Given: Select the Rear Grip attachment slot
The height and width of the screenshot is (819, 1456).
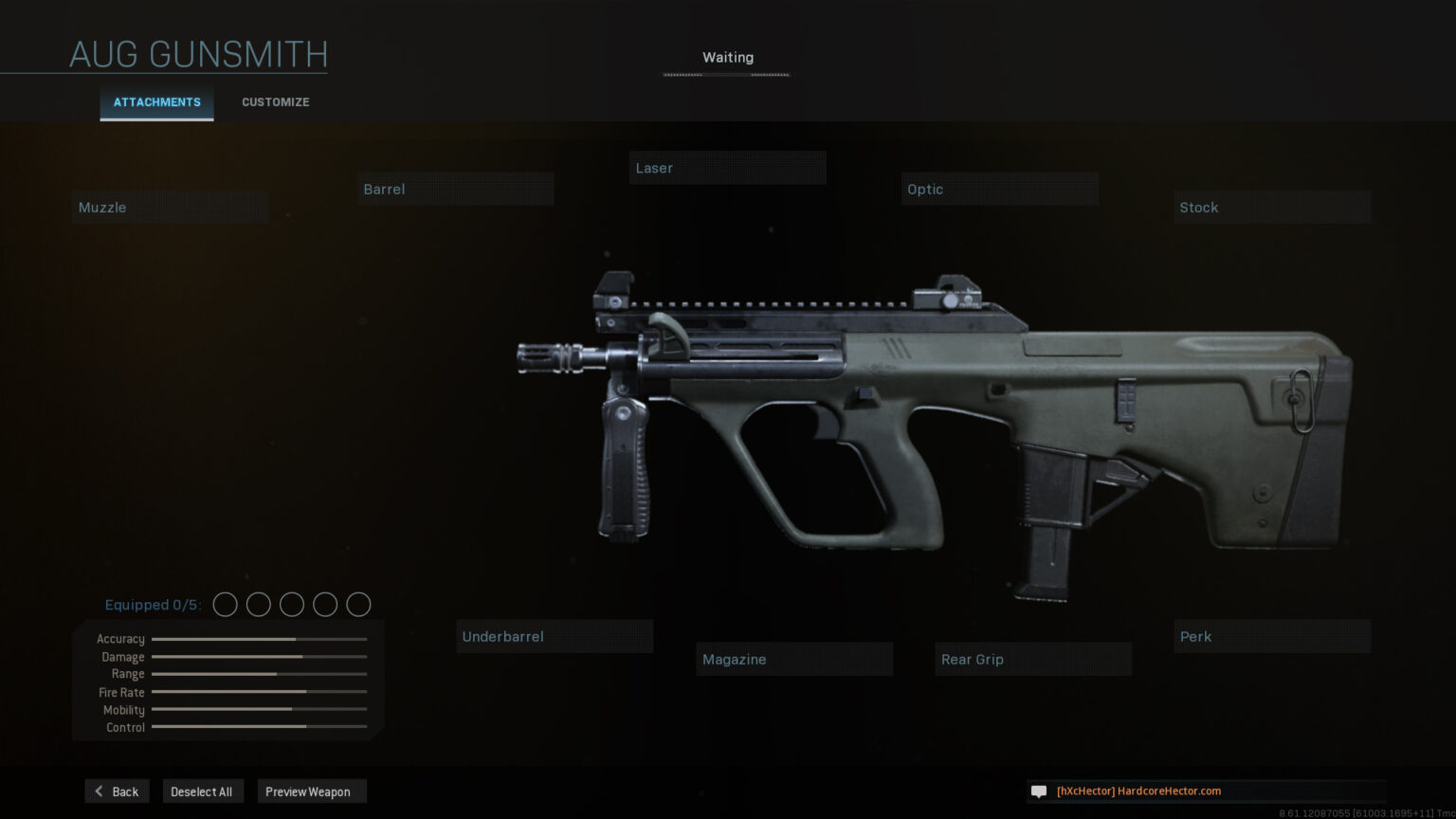Looking at the screenshot, I should click(x=1033, y=660).
